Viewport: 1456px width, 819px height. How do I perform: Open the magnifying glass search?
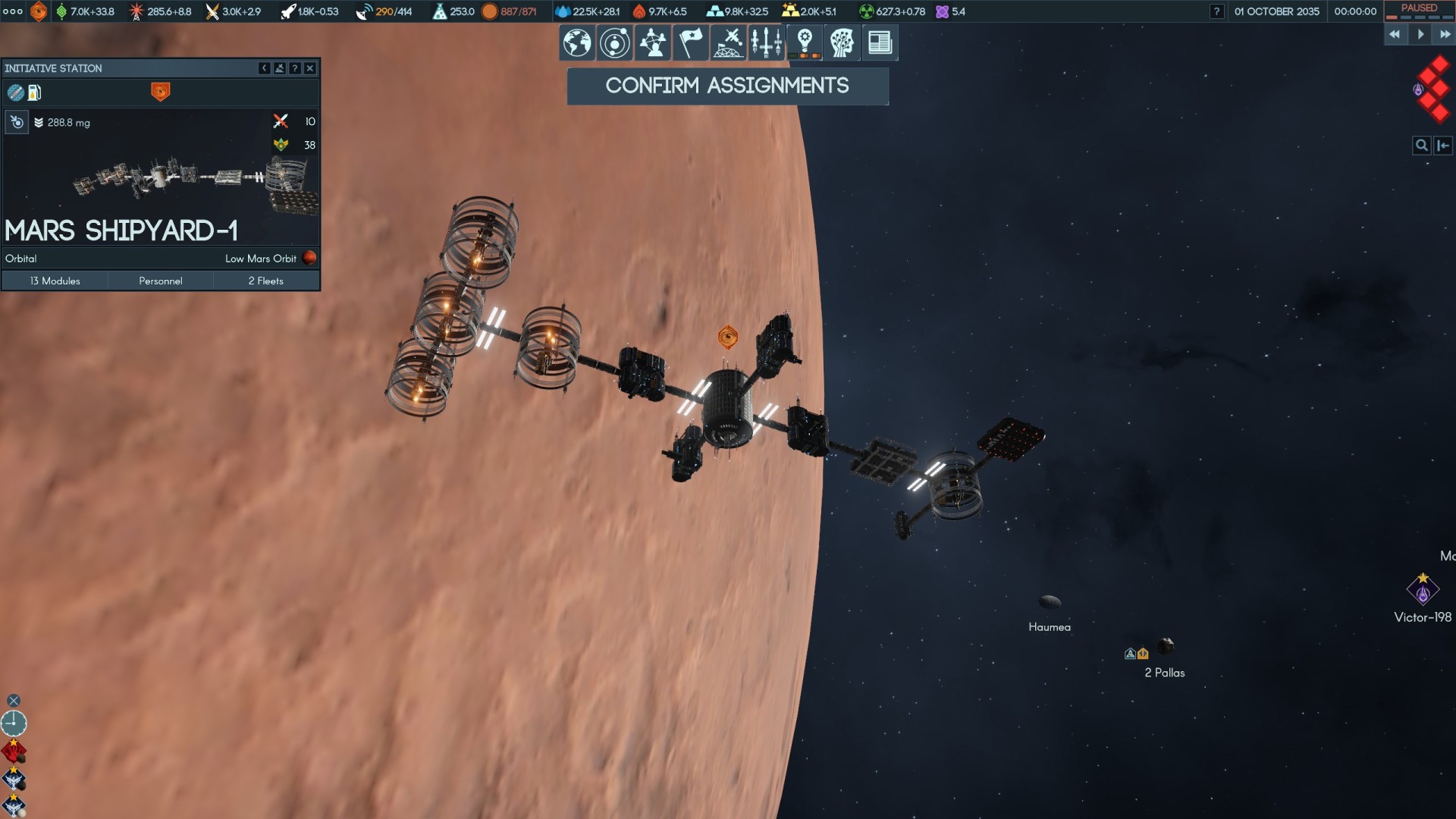1421,146
